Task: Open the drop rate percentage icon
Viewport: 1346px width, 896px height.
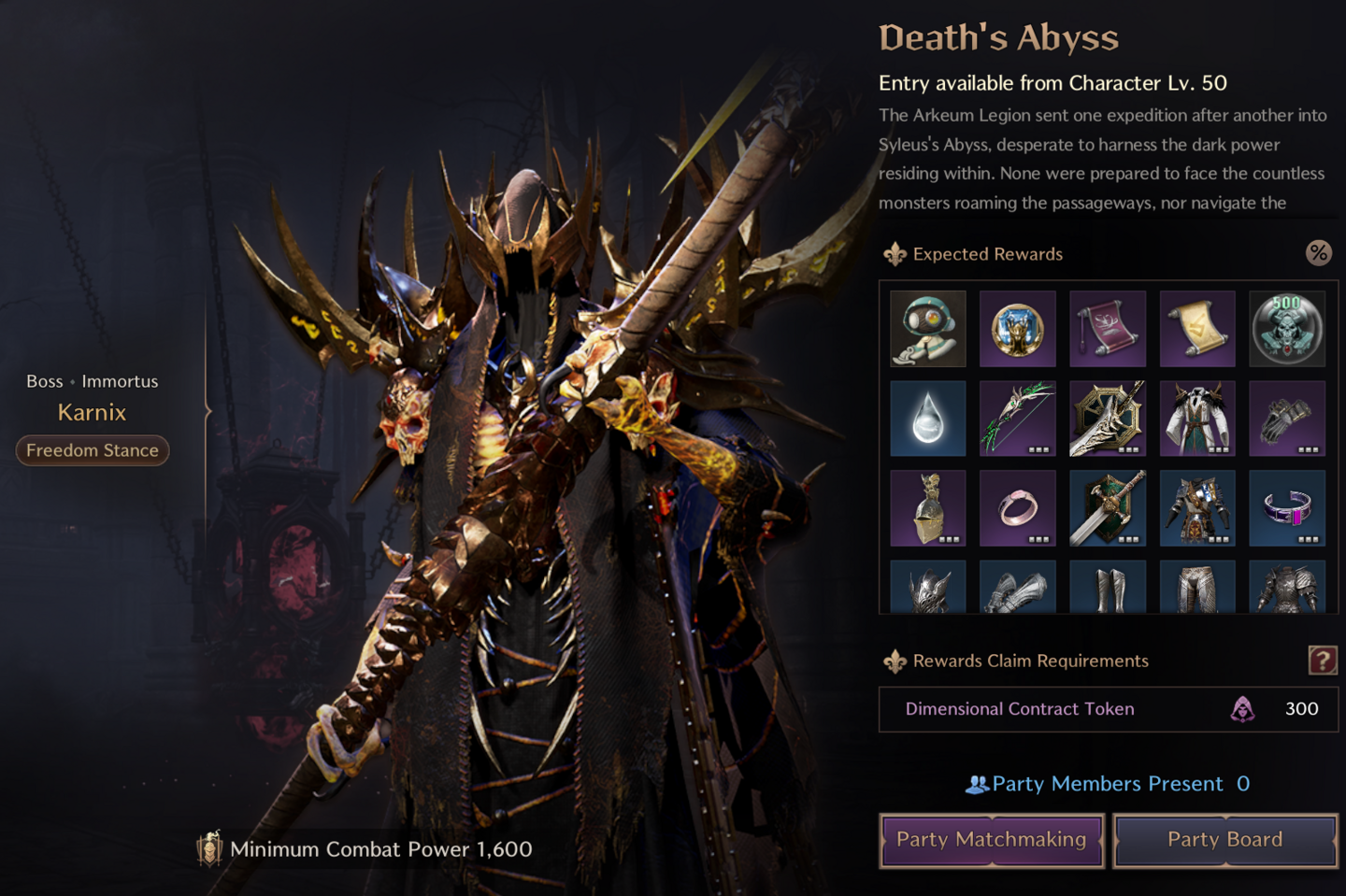Action: tap(1319, 253)
